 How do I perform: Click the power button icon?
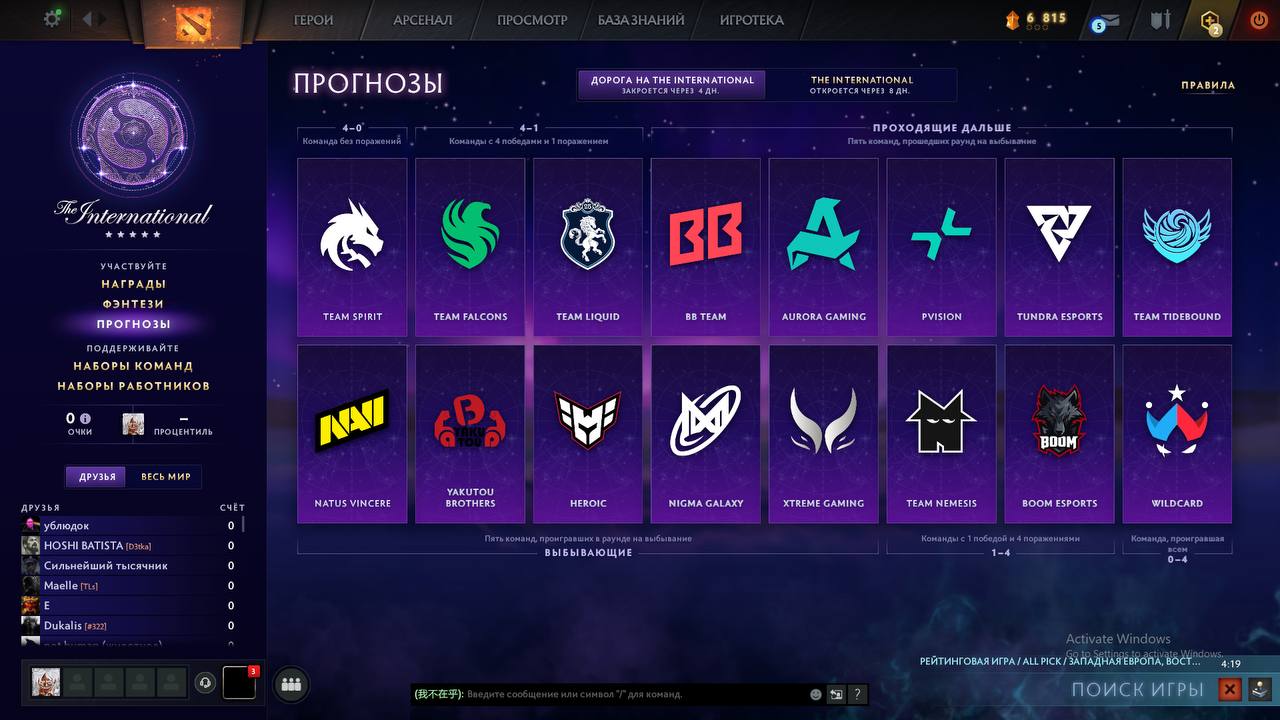[1257, 18]
